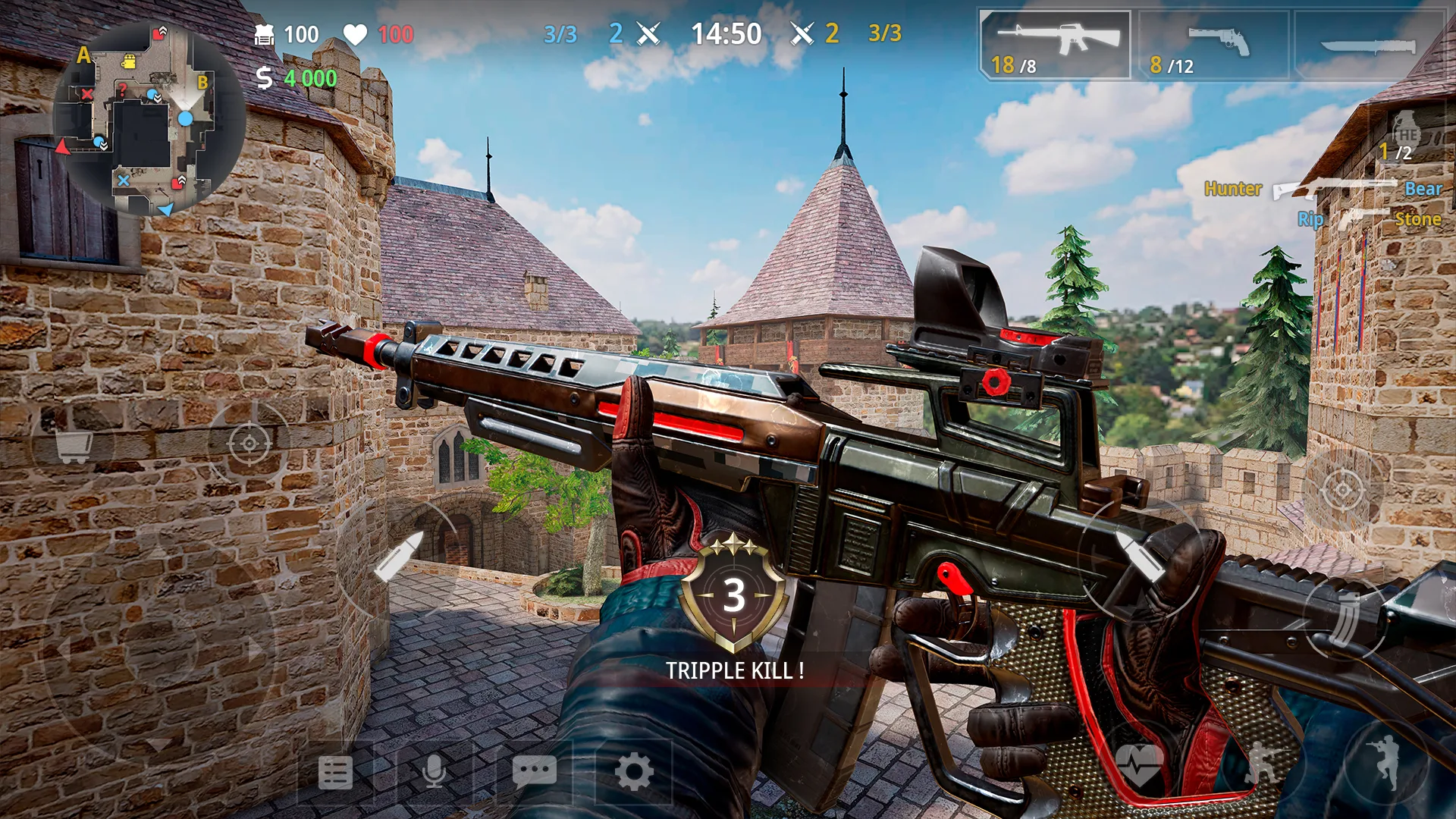Screen dimensions: 1456x819
Task: Open the settings gear icon
Action: coord(633,772)
